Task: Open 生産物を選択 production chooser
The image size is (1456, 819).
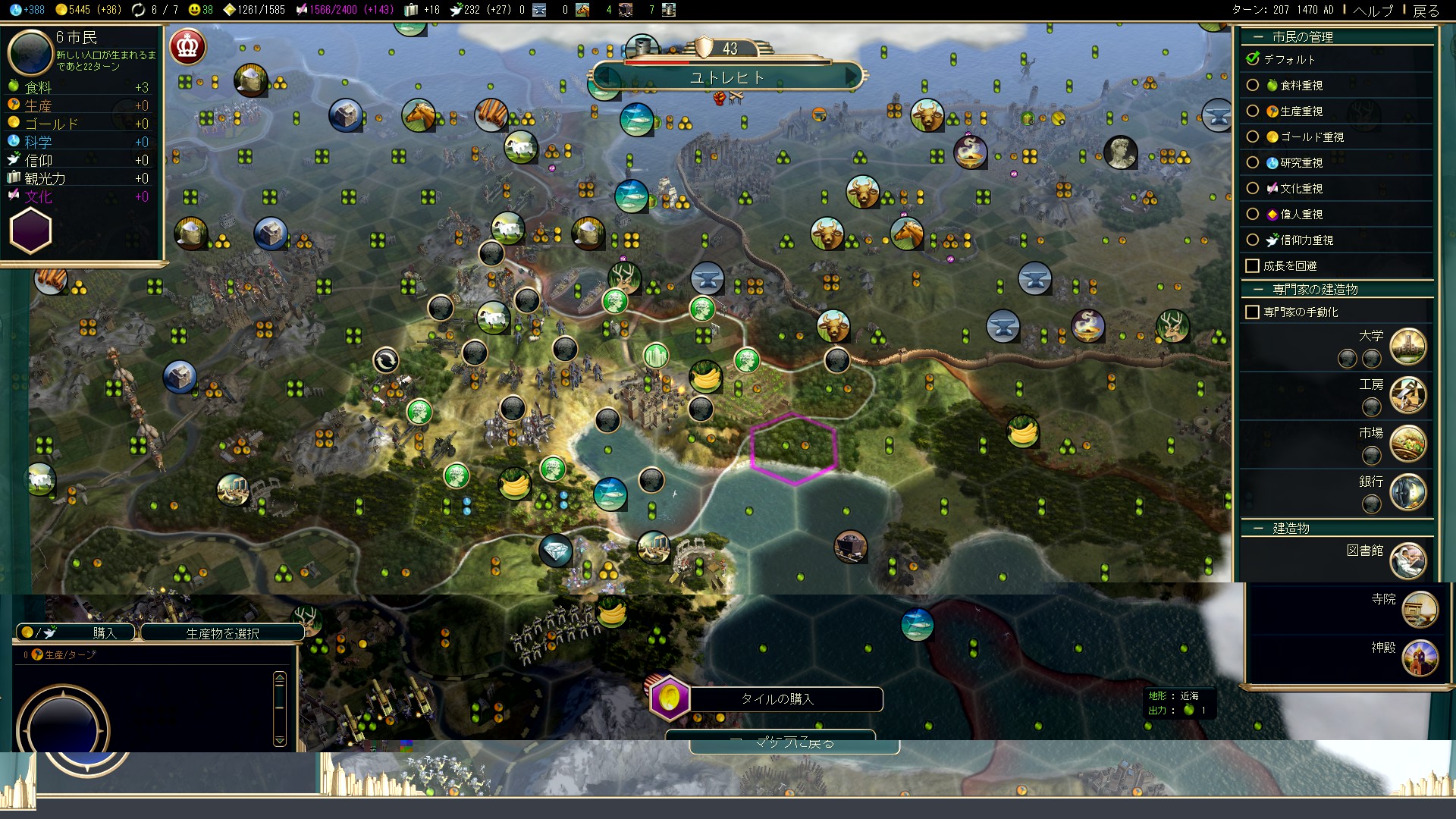Action: [x=222, y=633]
